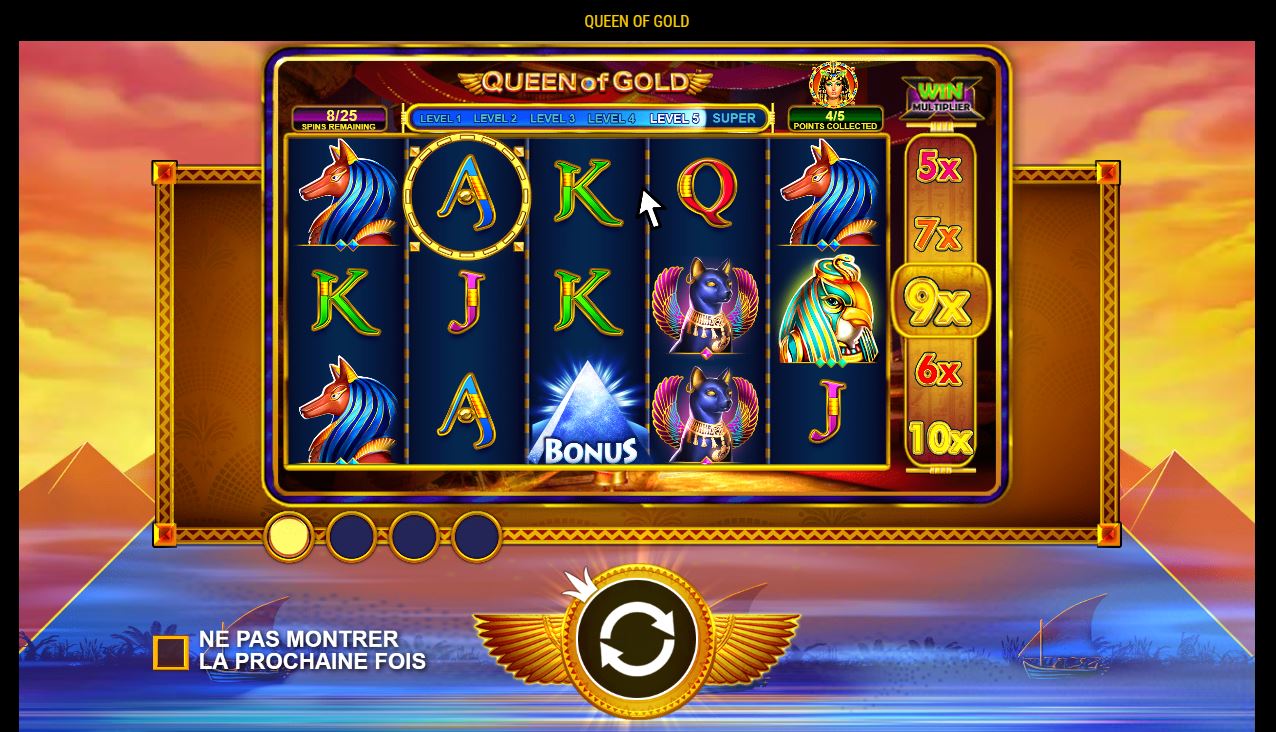This screenshot has height=732, width=1276.
Task: Select the highlighted yellow page indicator dot
Action: [x=288, y=536]
